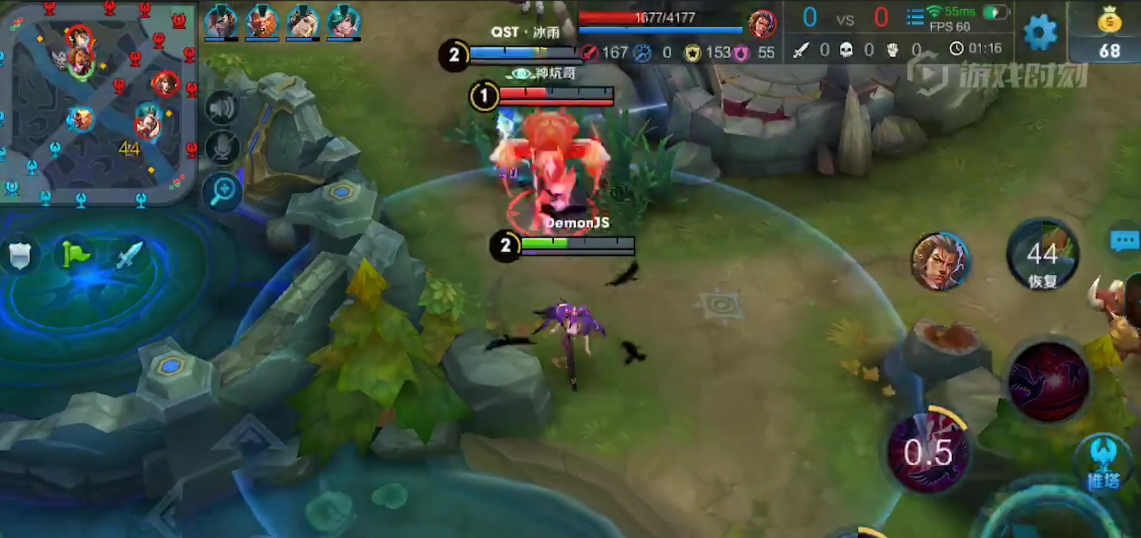Screen dimensions: 1141x538
Task: Open the gold shop showing 68
Action: tap(1108, 35)
